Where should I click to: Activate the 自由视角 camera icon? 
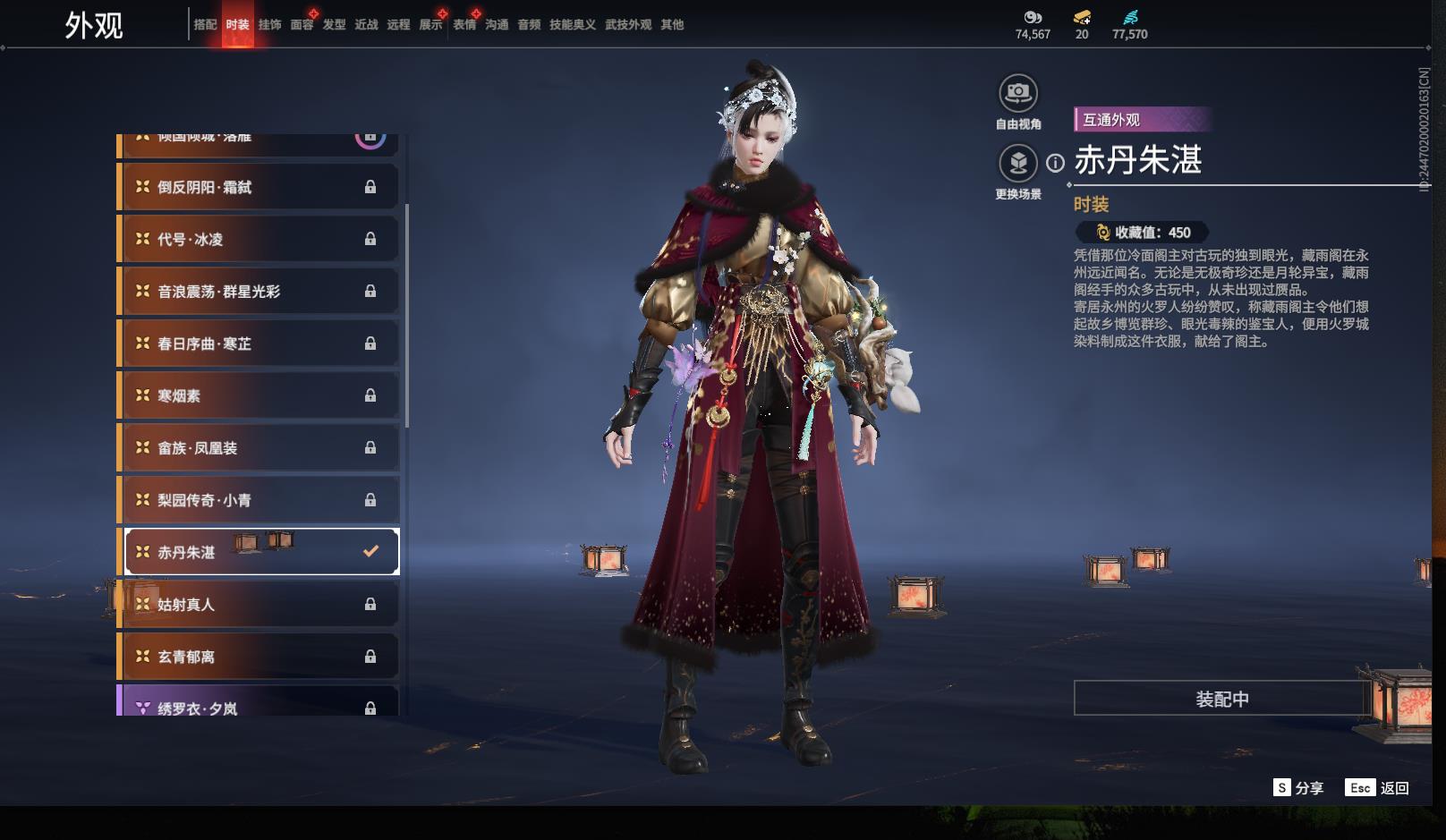pos(1017,93)
